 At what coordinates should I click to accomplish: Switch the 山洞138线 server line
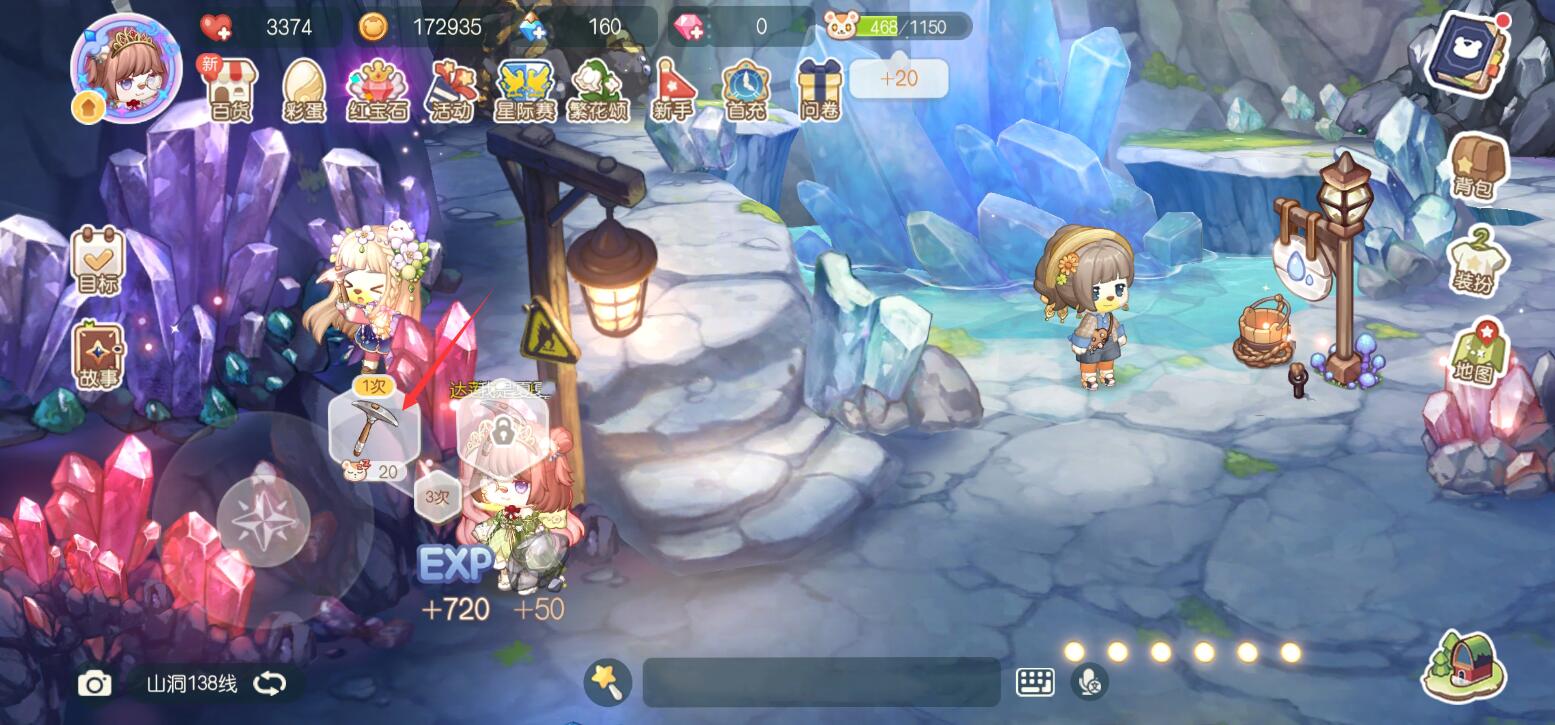pos(269,684)
